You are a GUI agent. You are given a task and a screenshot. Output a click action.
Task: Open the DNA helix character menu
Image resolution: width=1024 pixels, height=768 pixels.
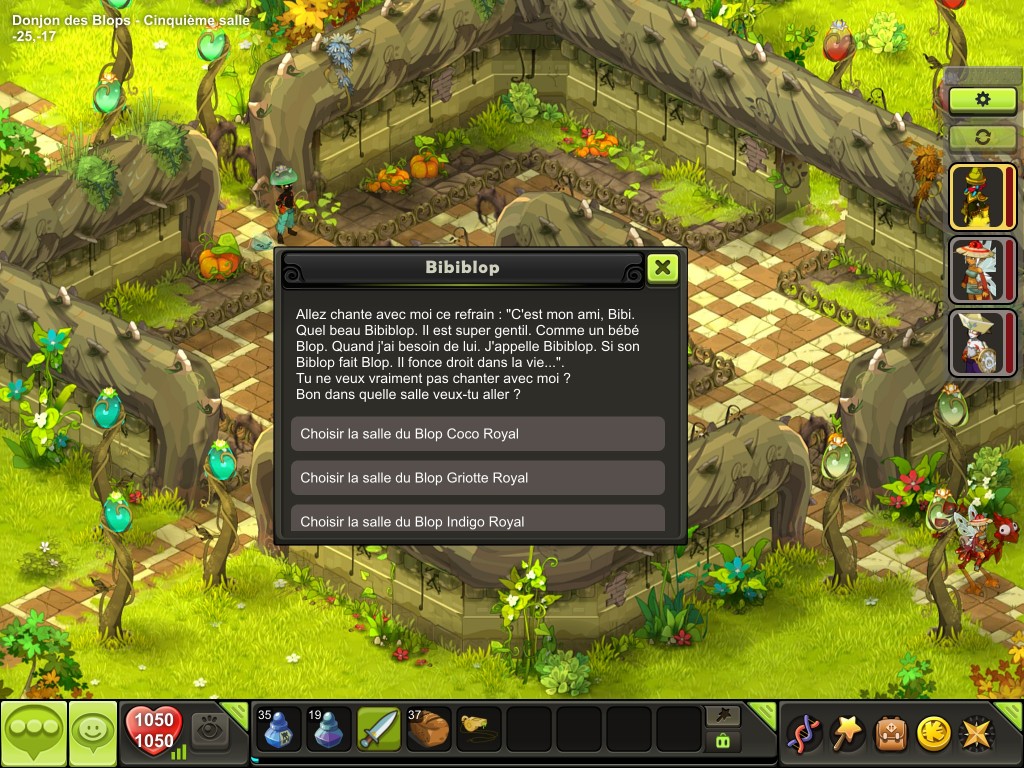(x=805, y=733)
